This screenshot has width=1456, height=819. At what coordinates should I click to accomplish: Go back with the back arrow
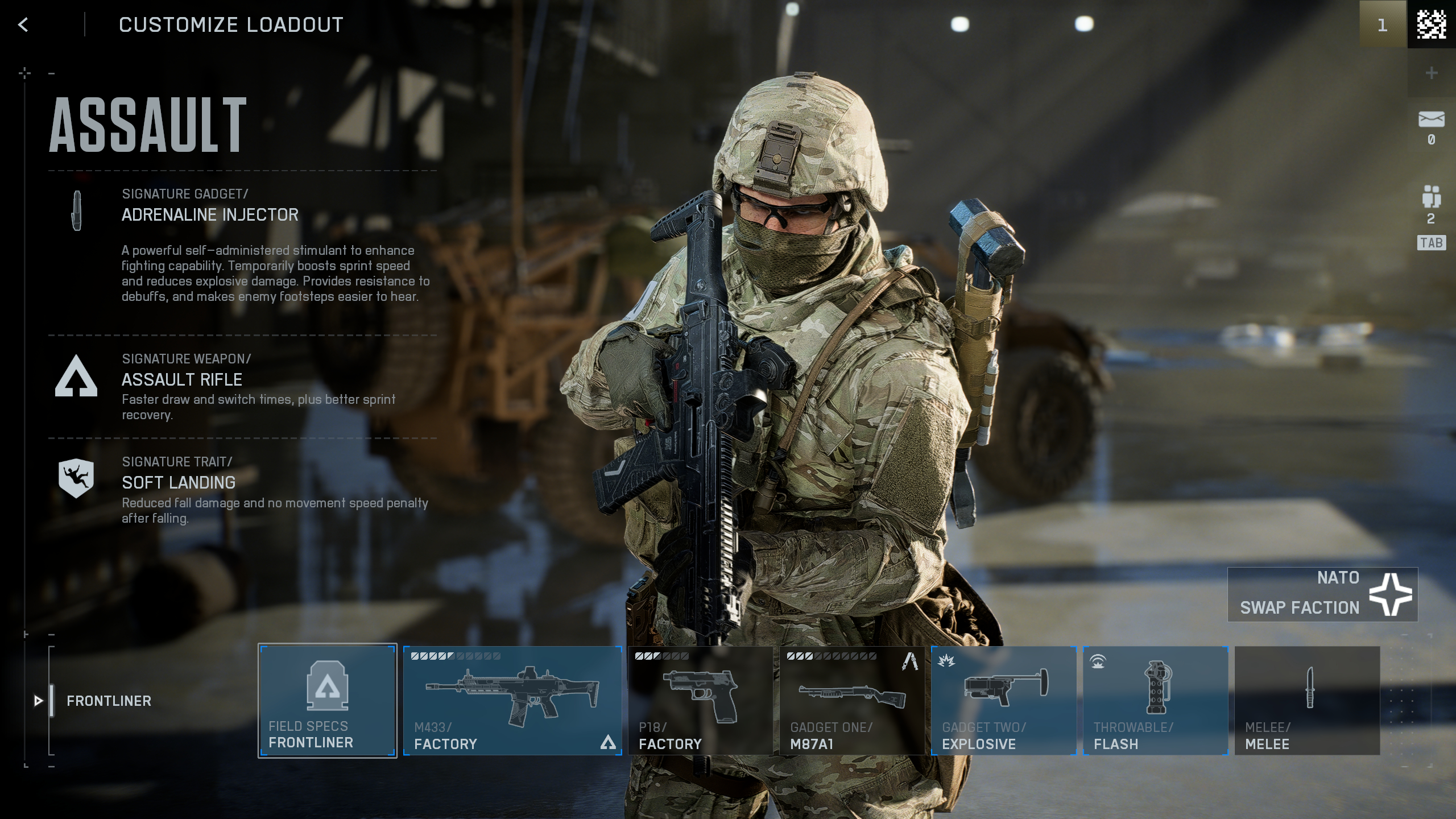click(x=23, y=25)
